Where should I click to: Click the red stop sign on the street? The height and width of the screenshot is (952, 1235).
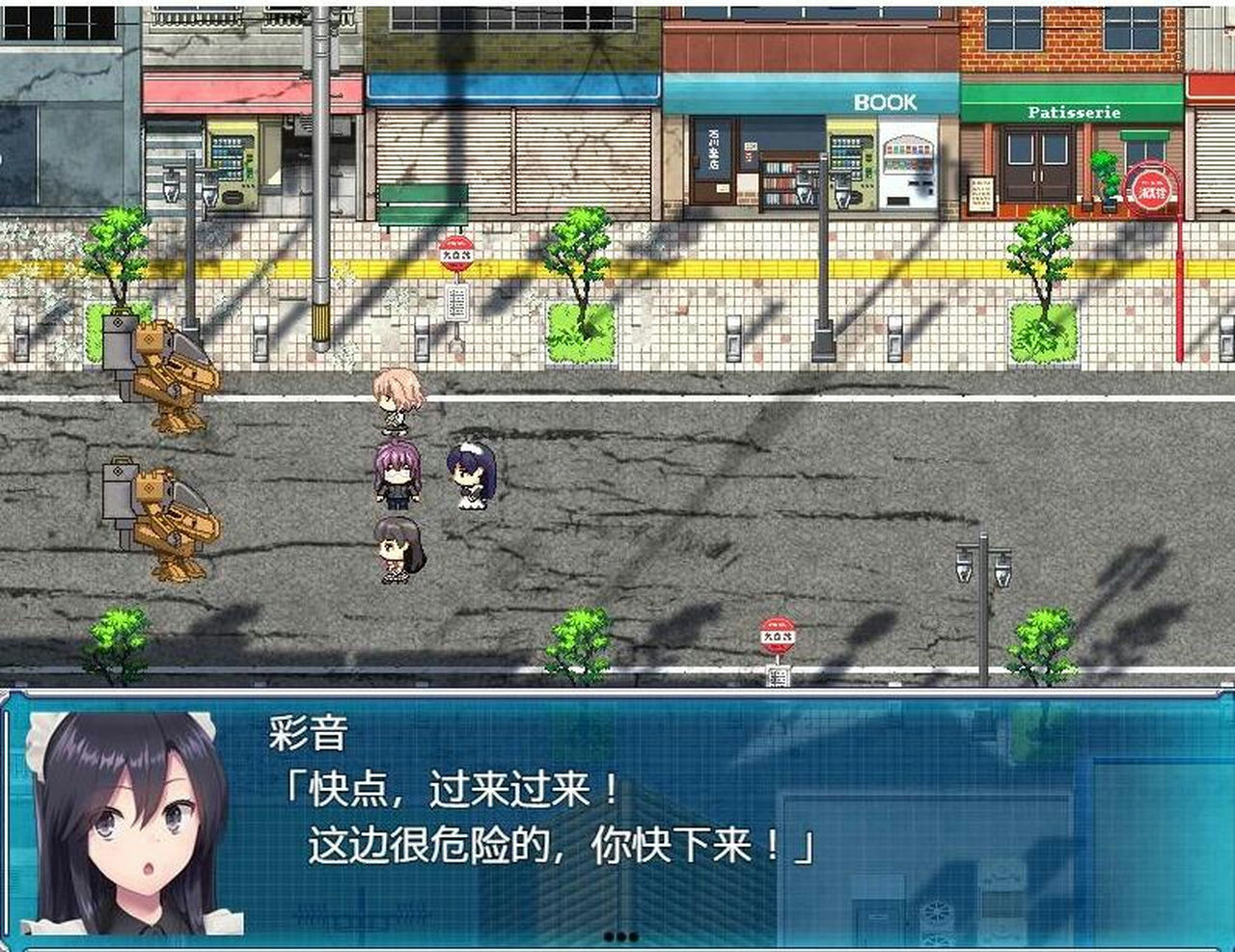coord(778,634)
